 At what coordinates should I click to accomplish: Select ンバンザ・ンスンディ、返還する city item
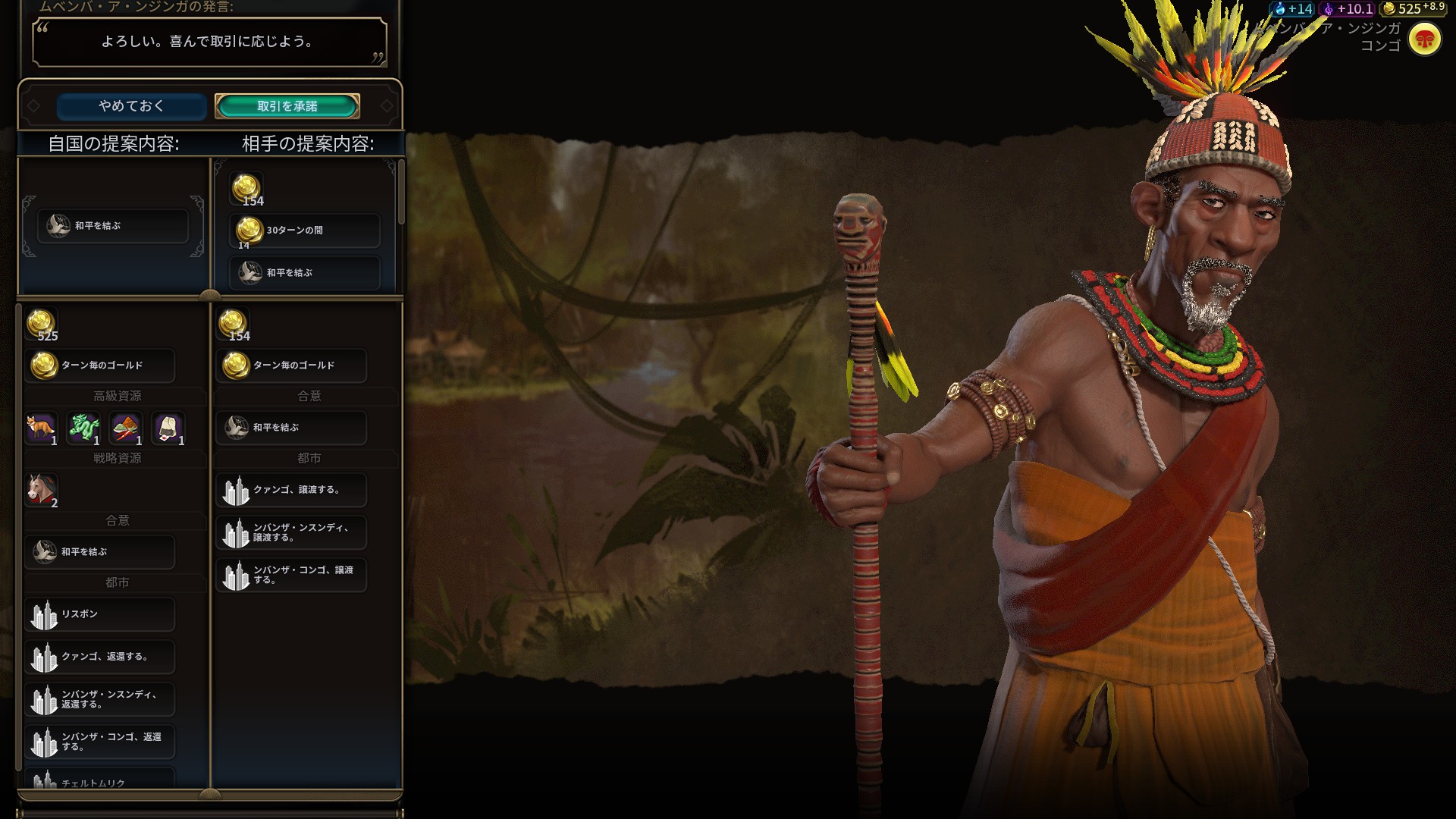[100, 699]
